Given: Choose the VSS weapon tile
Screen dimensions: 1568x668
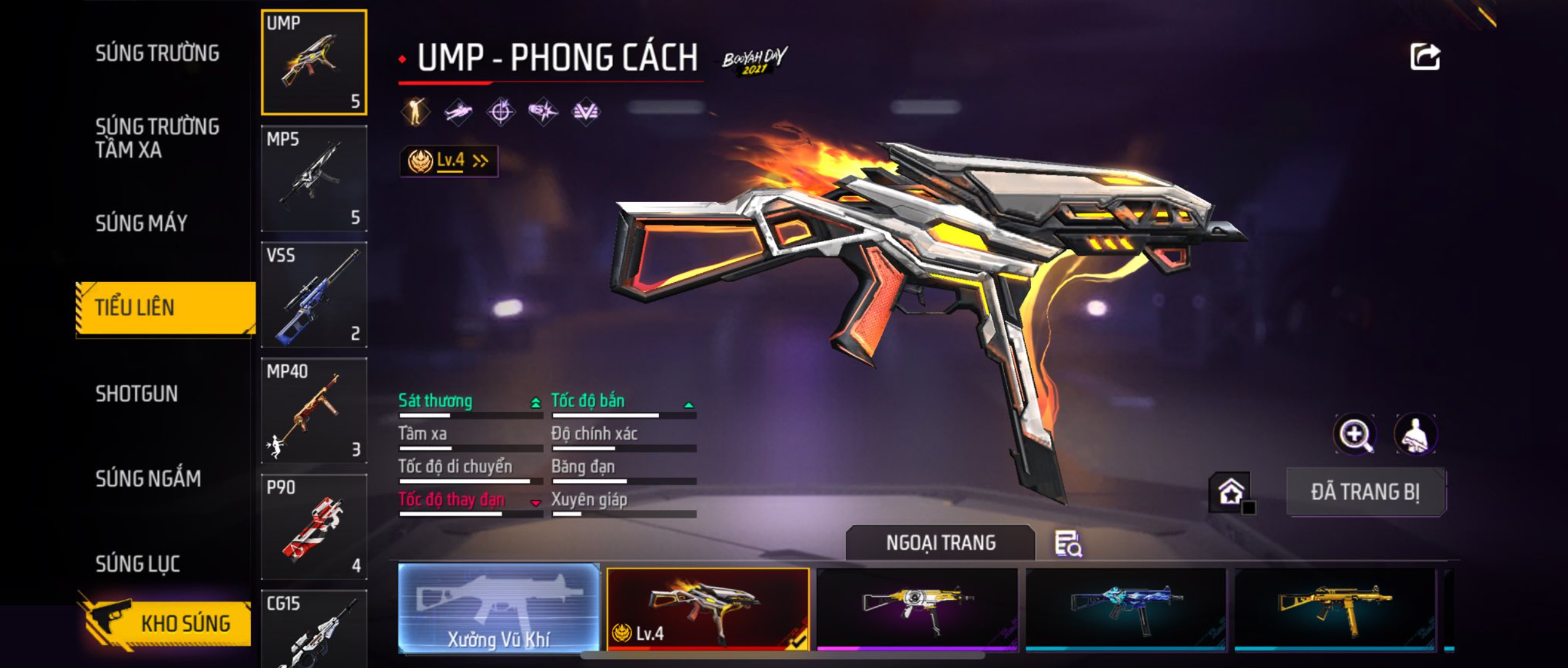Looking at the screenshot, I should click(314, 294).
